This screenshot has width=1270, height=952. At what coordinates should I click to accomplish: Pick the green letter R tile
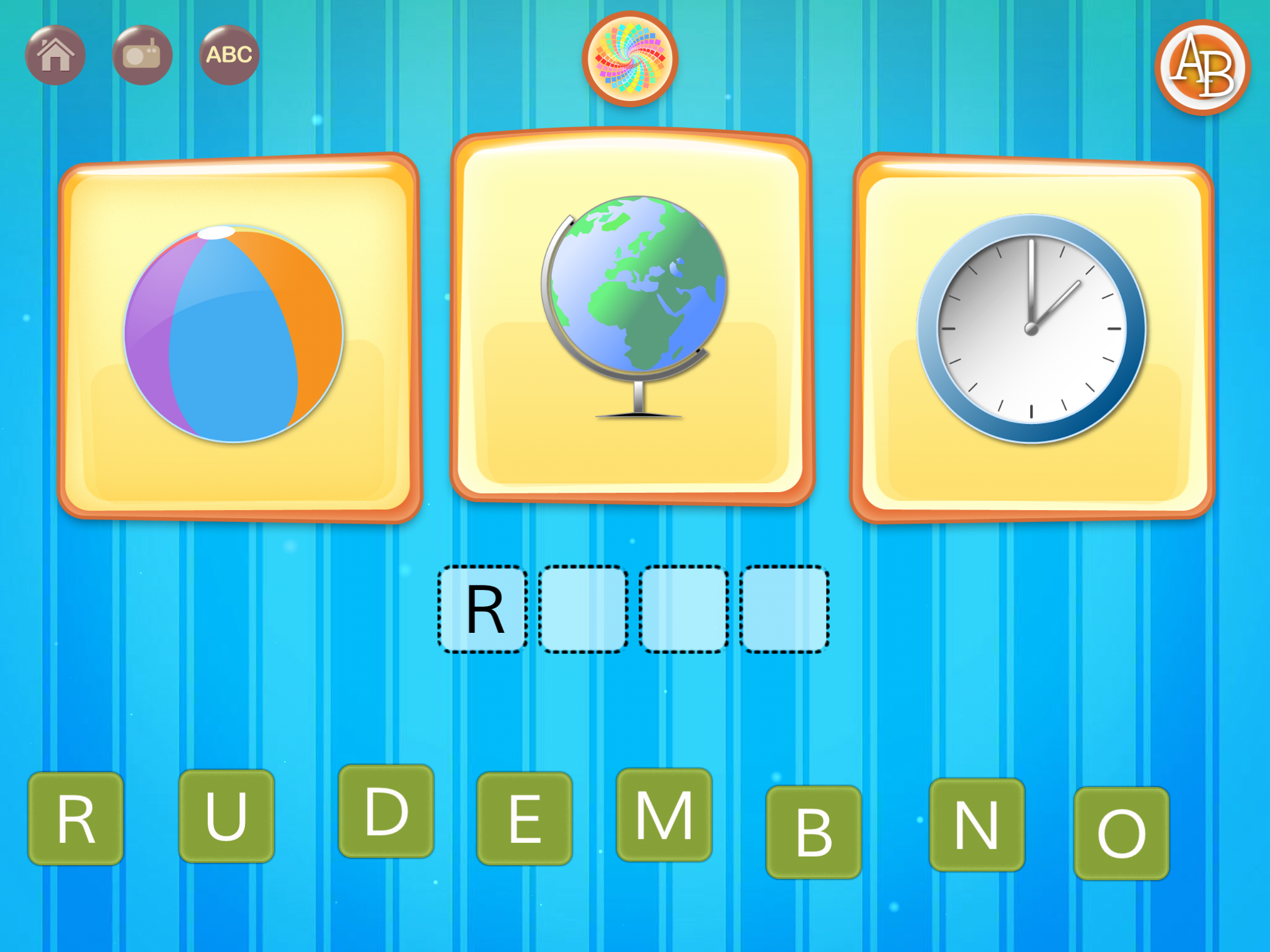tap(76, 818)
